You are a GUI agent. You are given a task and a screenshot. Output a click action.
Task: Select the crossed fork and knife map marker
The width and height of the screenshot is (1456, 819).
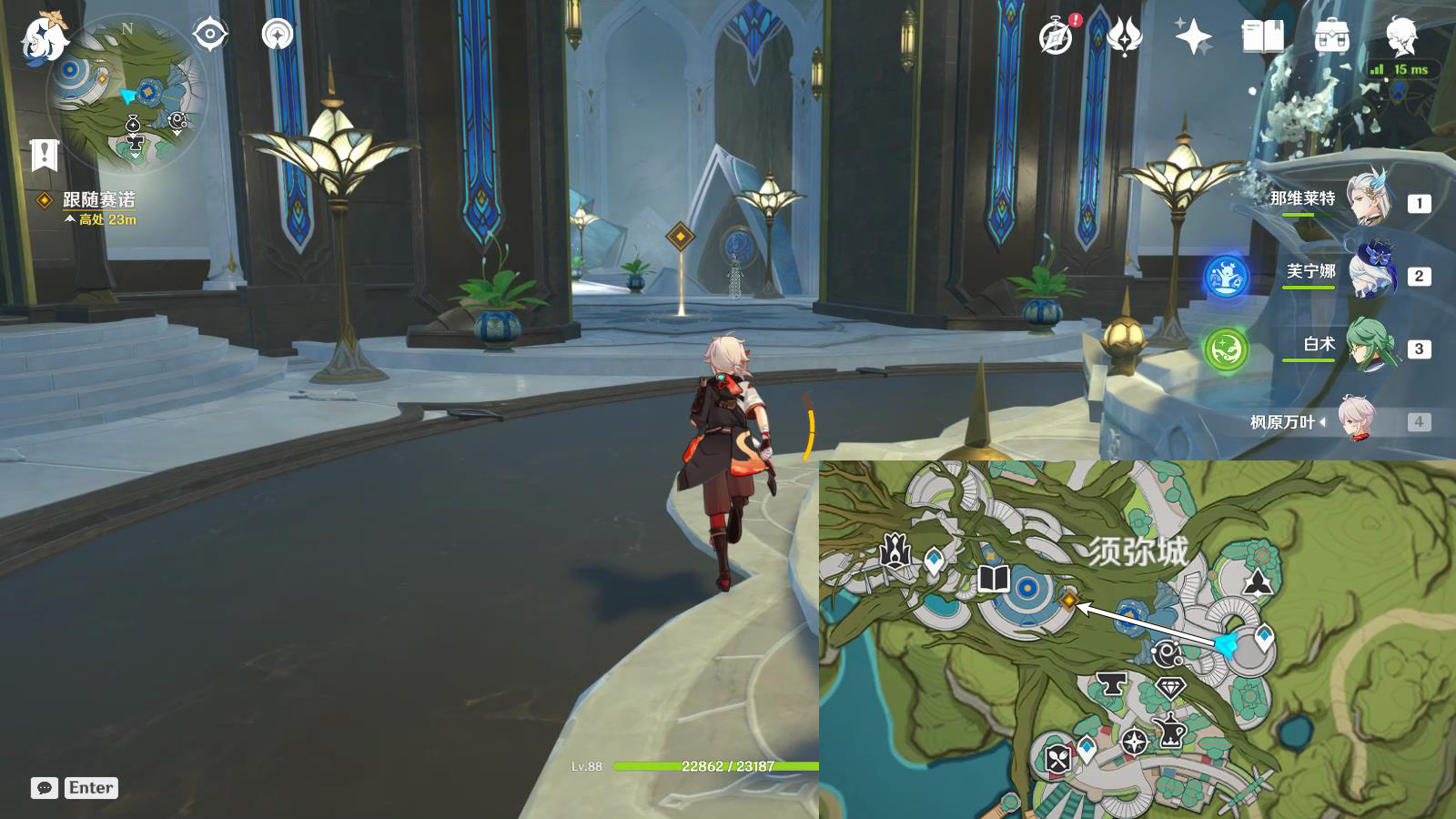click(x=1057, y=758)
